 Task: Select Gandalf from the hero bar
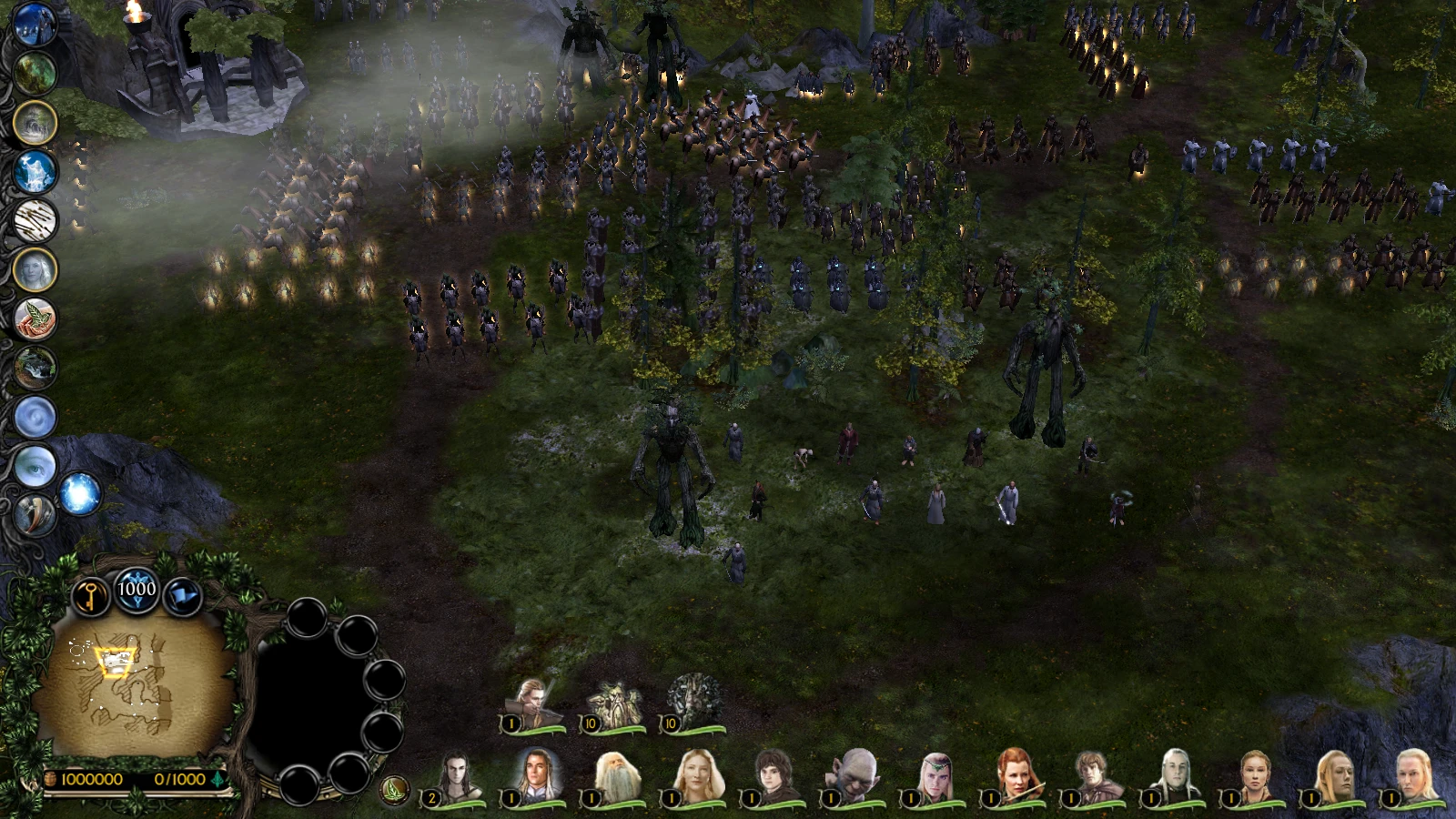click(x=618, y=773)
